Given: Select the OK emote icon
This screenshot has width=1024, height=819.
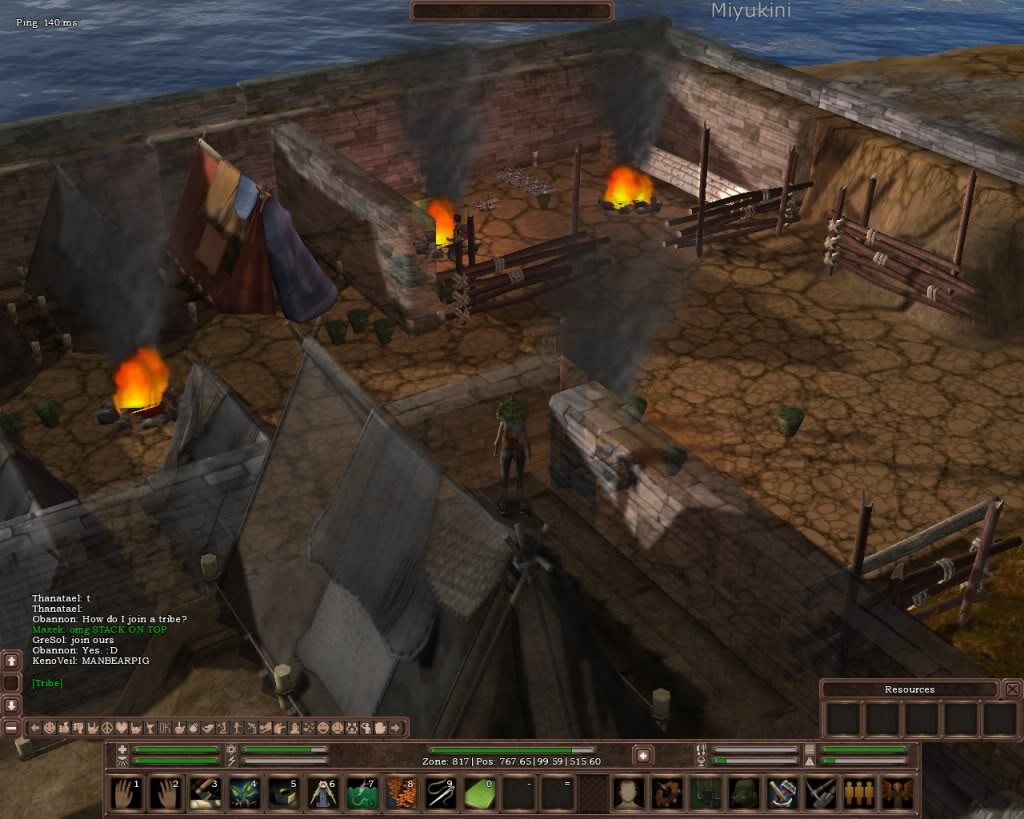Looking at the screenshot, I should point(164,727).
